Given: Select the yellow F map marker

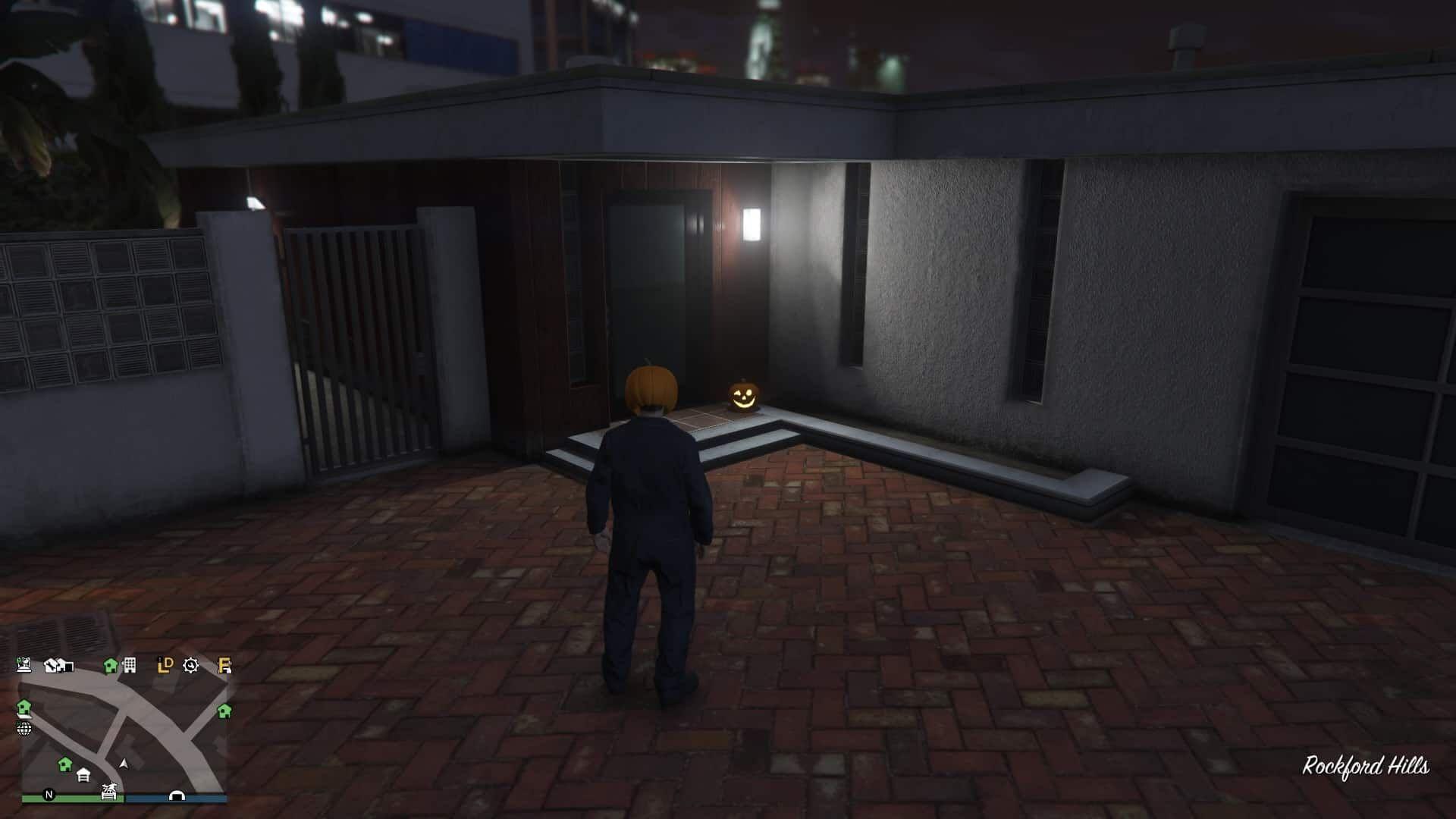Looking at the screenshot, I should pyautogui.click(x=224, y=666).
